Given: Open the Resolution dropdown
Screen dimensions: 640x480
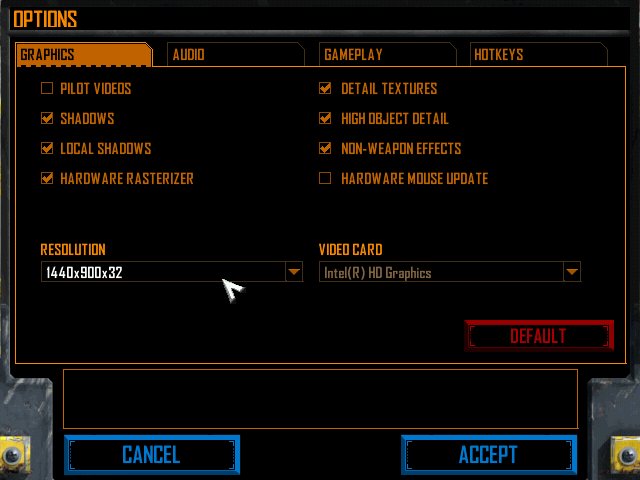Looking at the screenshot, I should 293,272.
